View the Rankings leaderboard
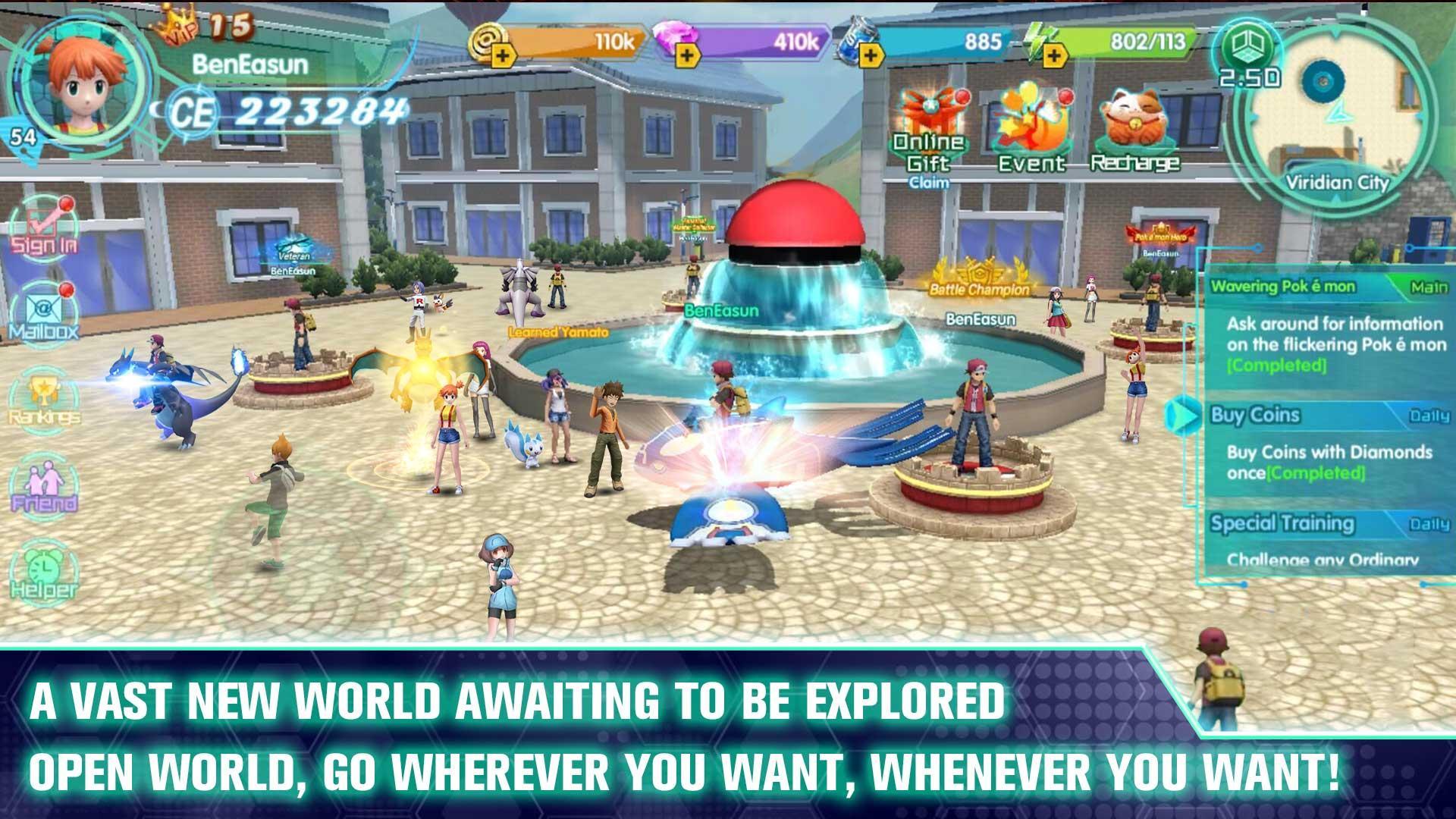 44,398
